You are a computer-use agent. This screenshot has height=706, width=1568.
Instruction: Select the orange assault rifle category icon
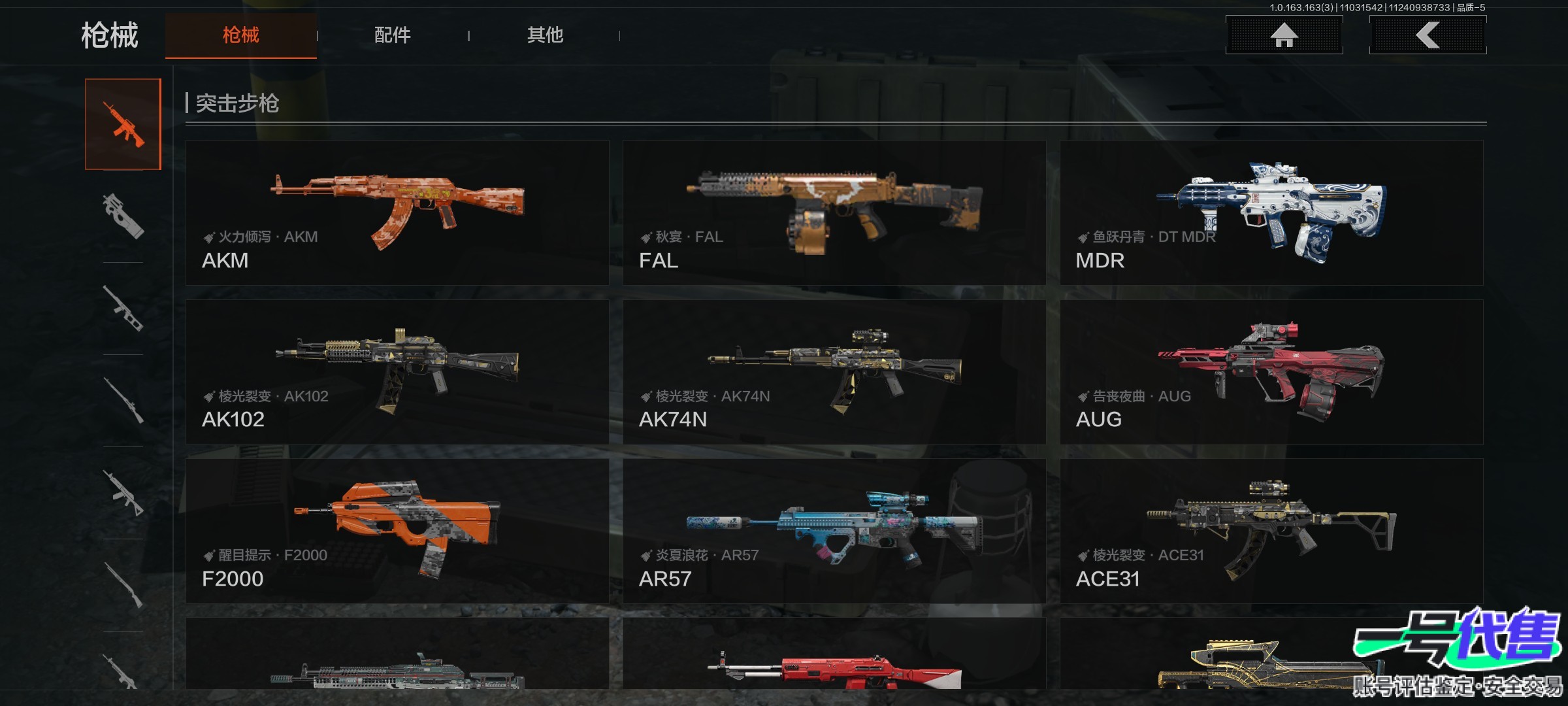click(123, 124)
